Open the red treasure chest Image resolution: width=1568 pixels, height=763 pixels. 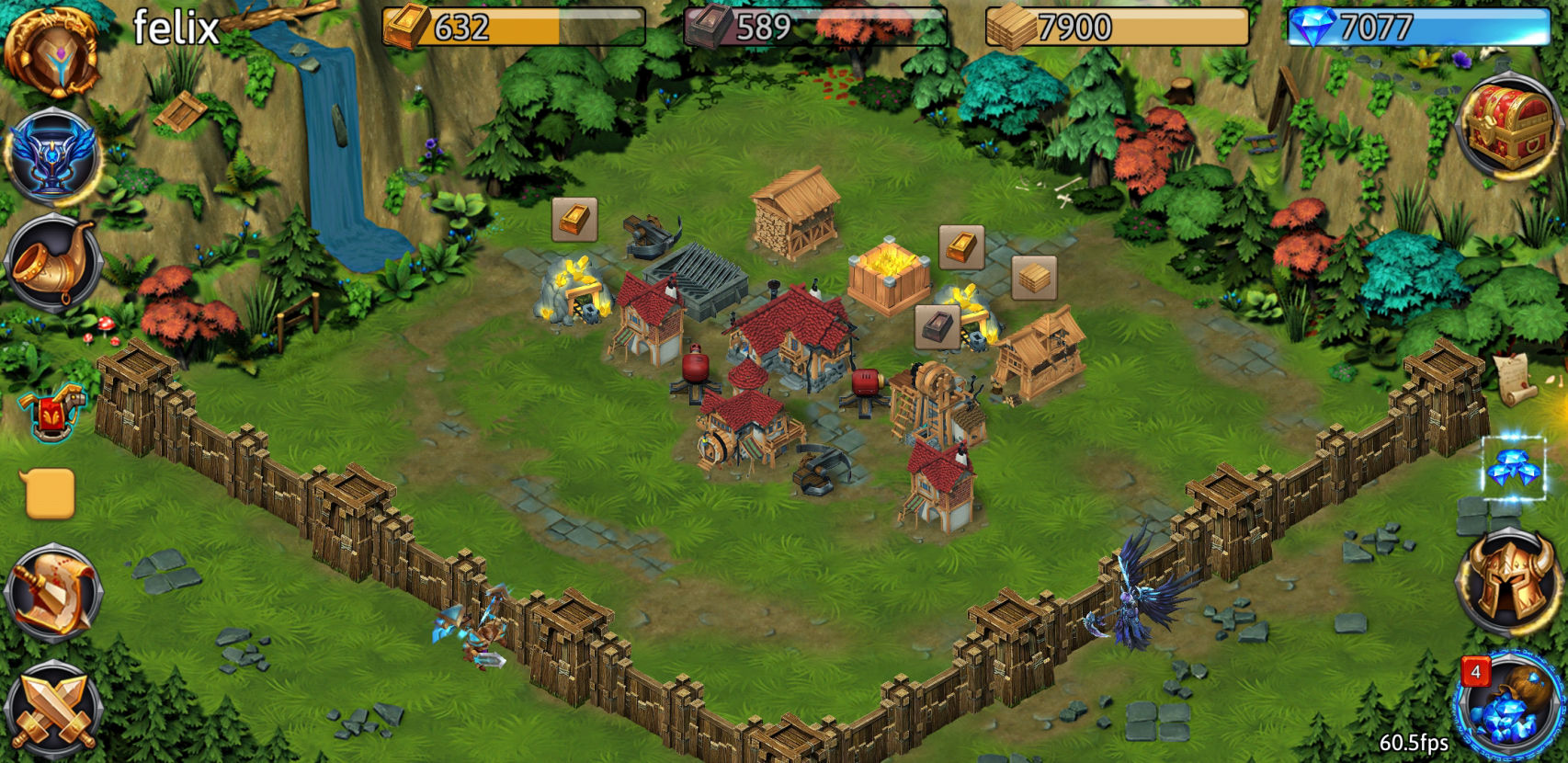coord(1508,126)
